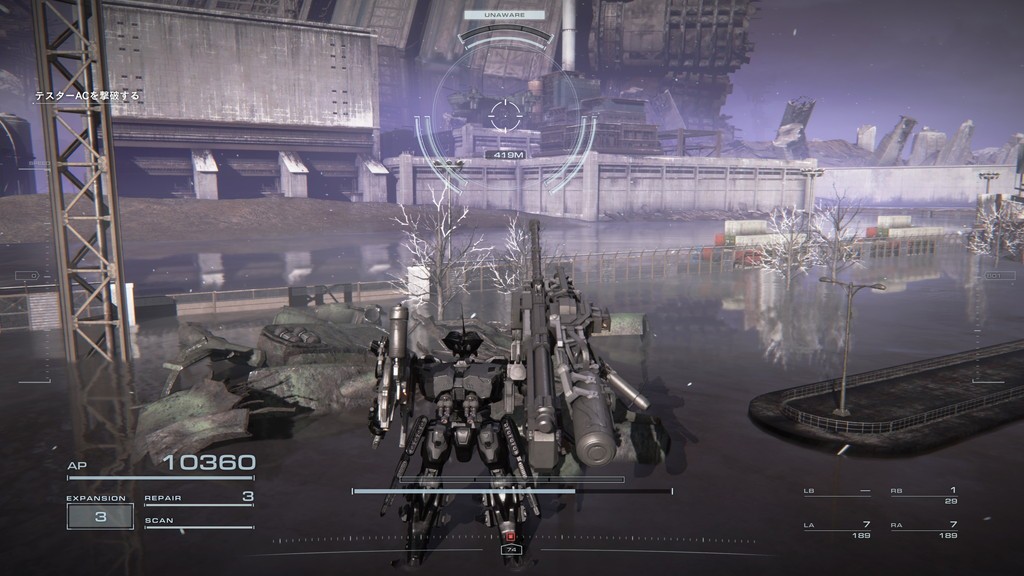The image size is (1024, 576).
Task: Select the Scan entry
Action: click(199, 521)
